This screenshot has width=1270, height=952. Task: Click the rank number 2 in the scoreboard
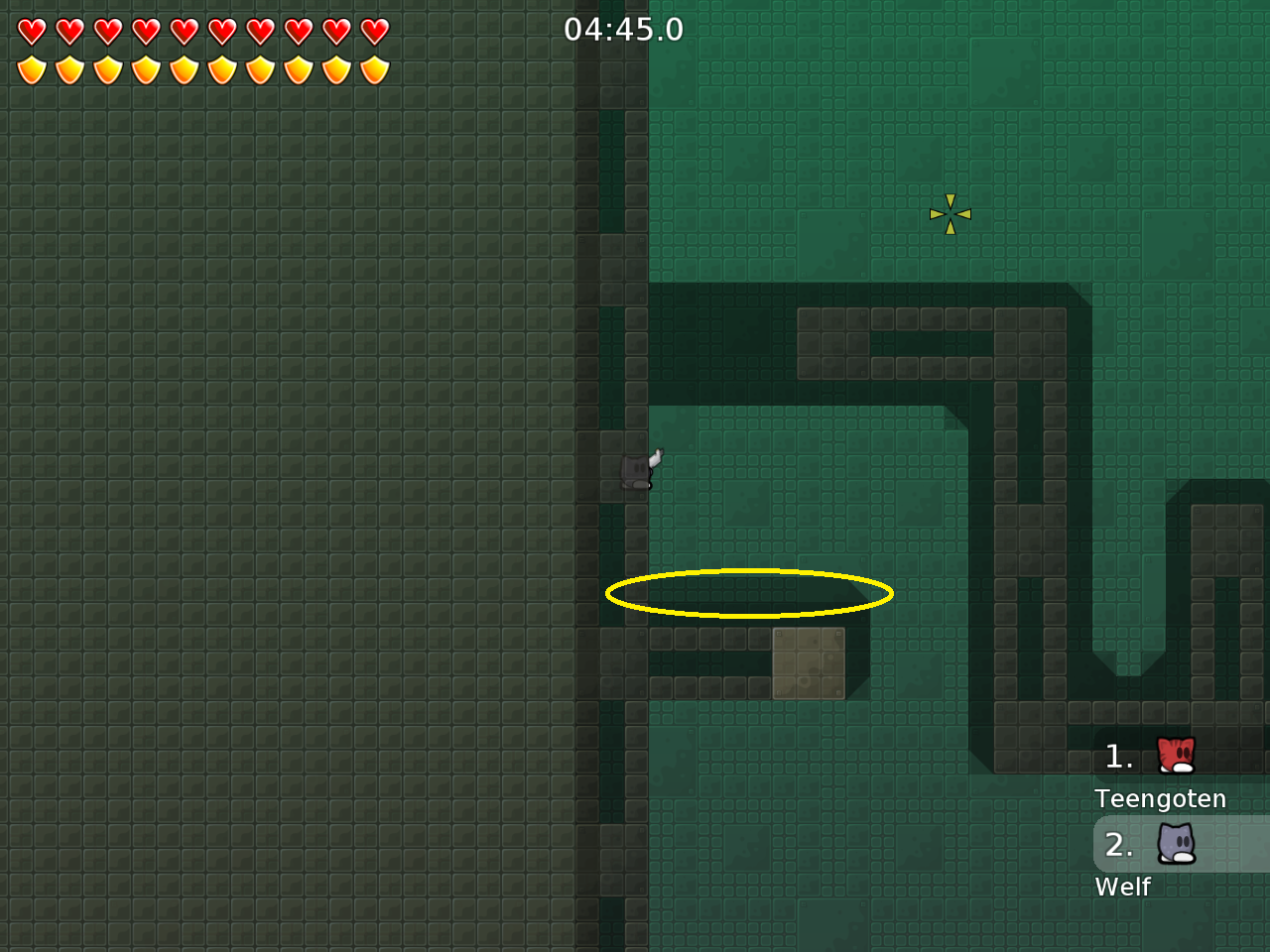1120,845
